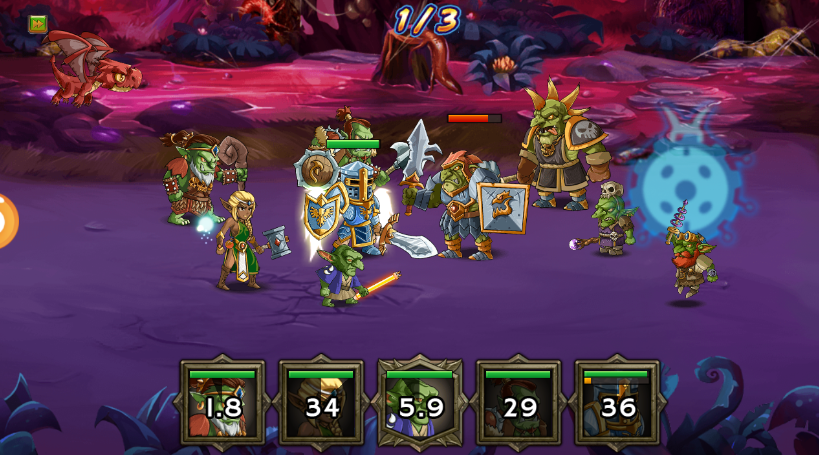Activate the red-bearded goblin hero skill portrait
This screenshot has height=455, width=819.
(x=222, y=404)
